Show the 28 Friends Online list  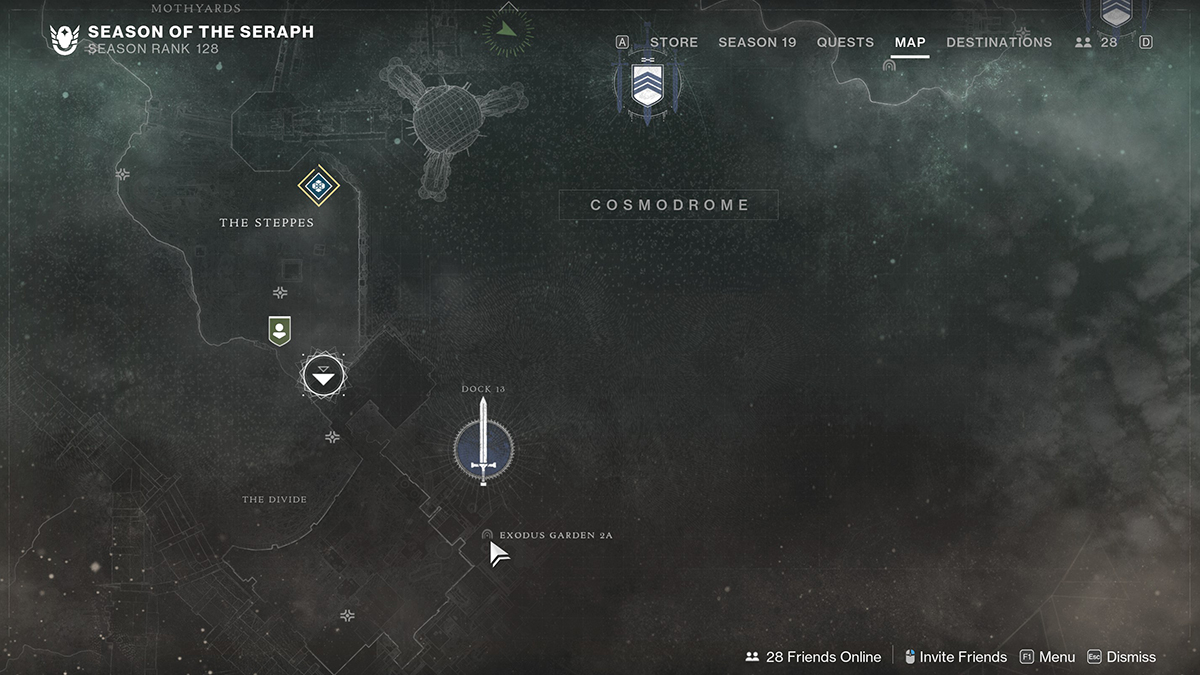[813, 657]
